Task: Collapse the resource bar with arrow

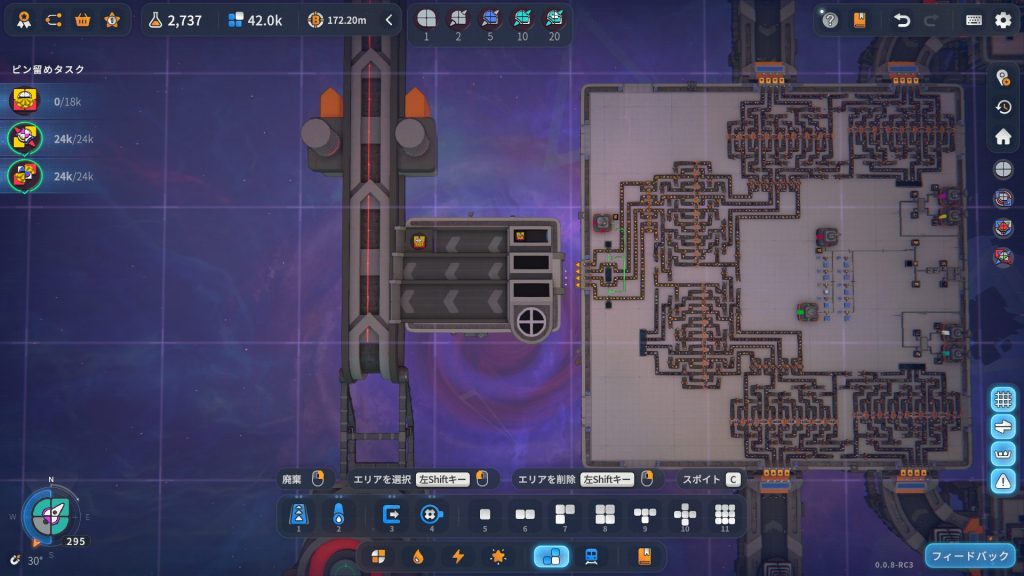Action: (389, 19)
